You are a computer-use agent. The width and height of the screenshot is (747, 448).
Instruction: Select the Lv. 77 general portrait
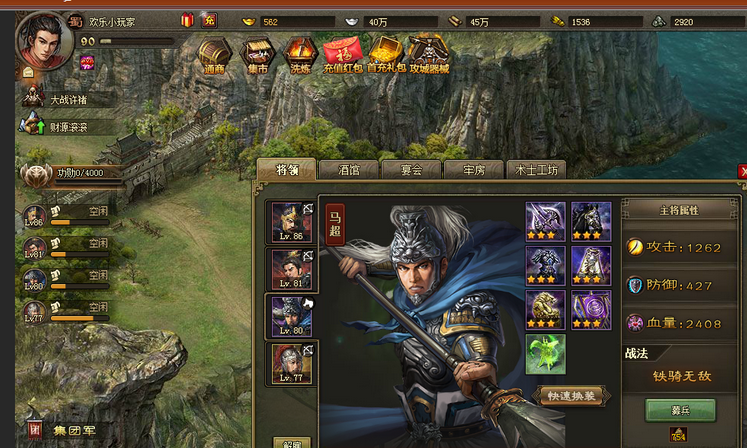[292, 363]
